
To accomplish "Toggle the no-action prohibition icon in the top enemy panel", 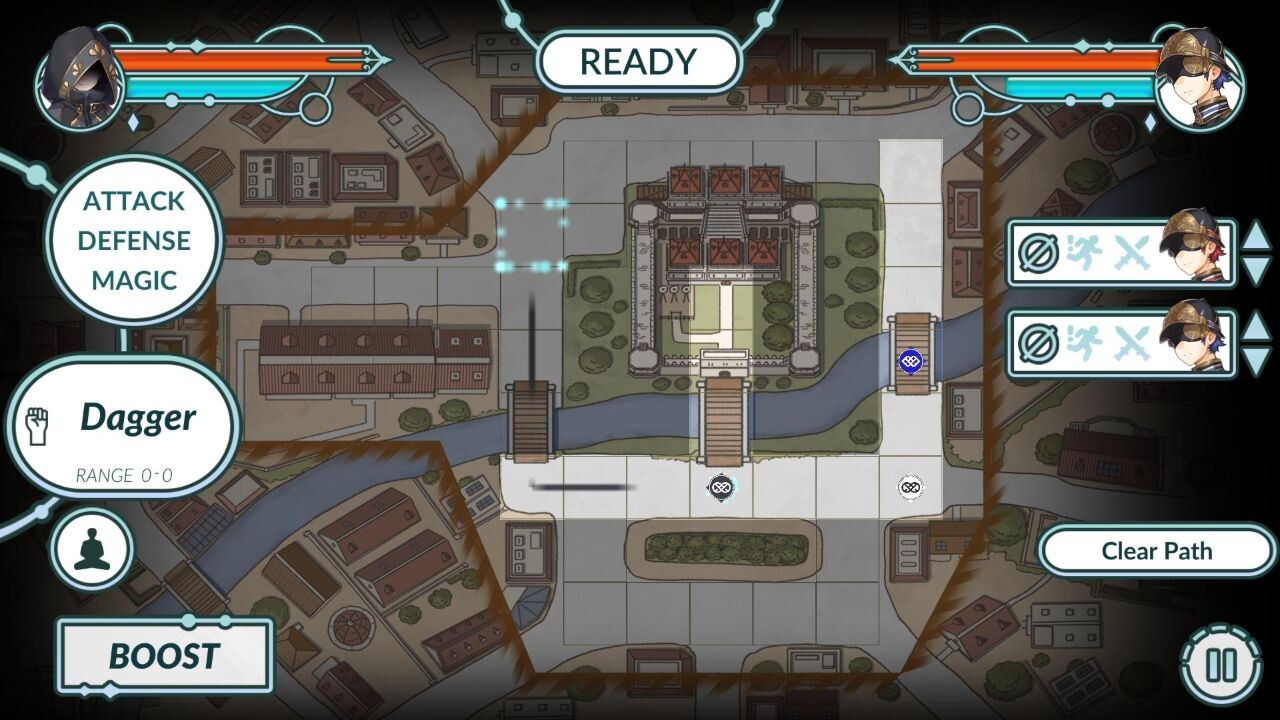I will (x=1040, y=252).
